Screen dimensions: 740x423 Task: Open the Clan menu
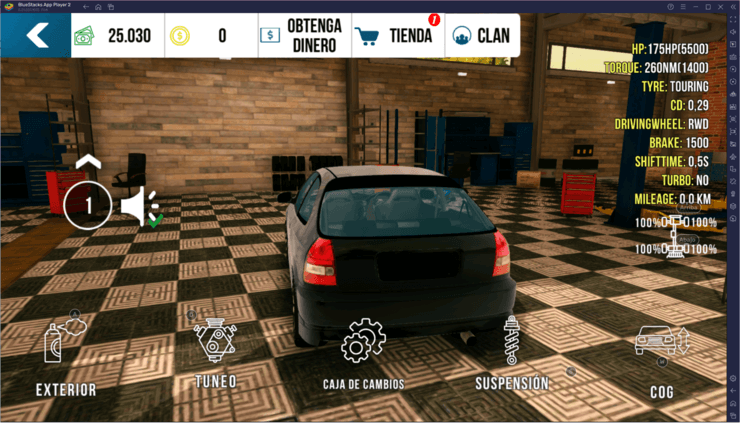[481, 36]
